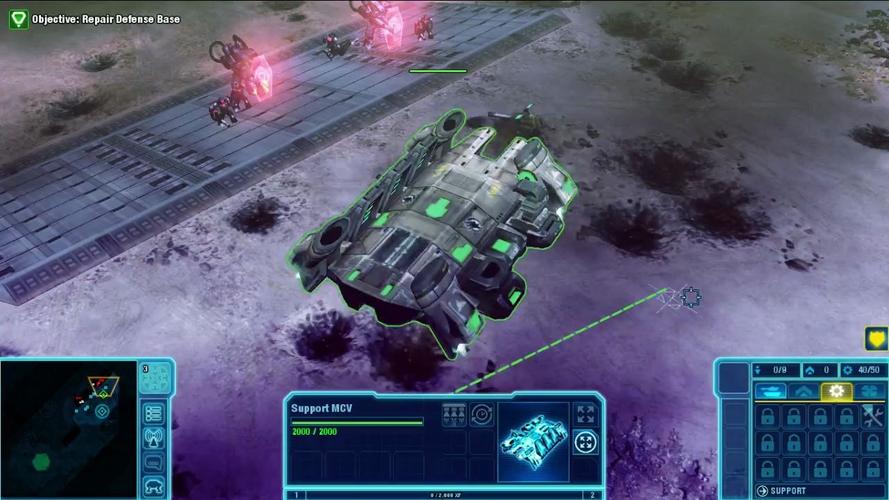This screenshot has width=889, height=500.
Task: Click the crawler icon below the chat button
Action: point(154,486)
